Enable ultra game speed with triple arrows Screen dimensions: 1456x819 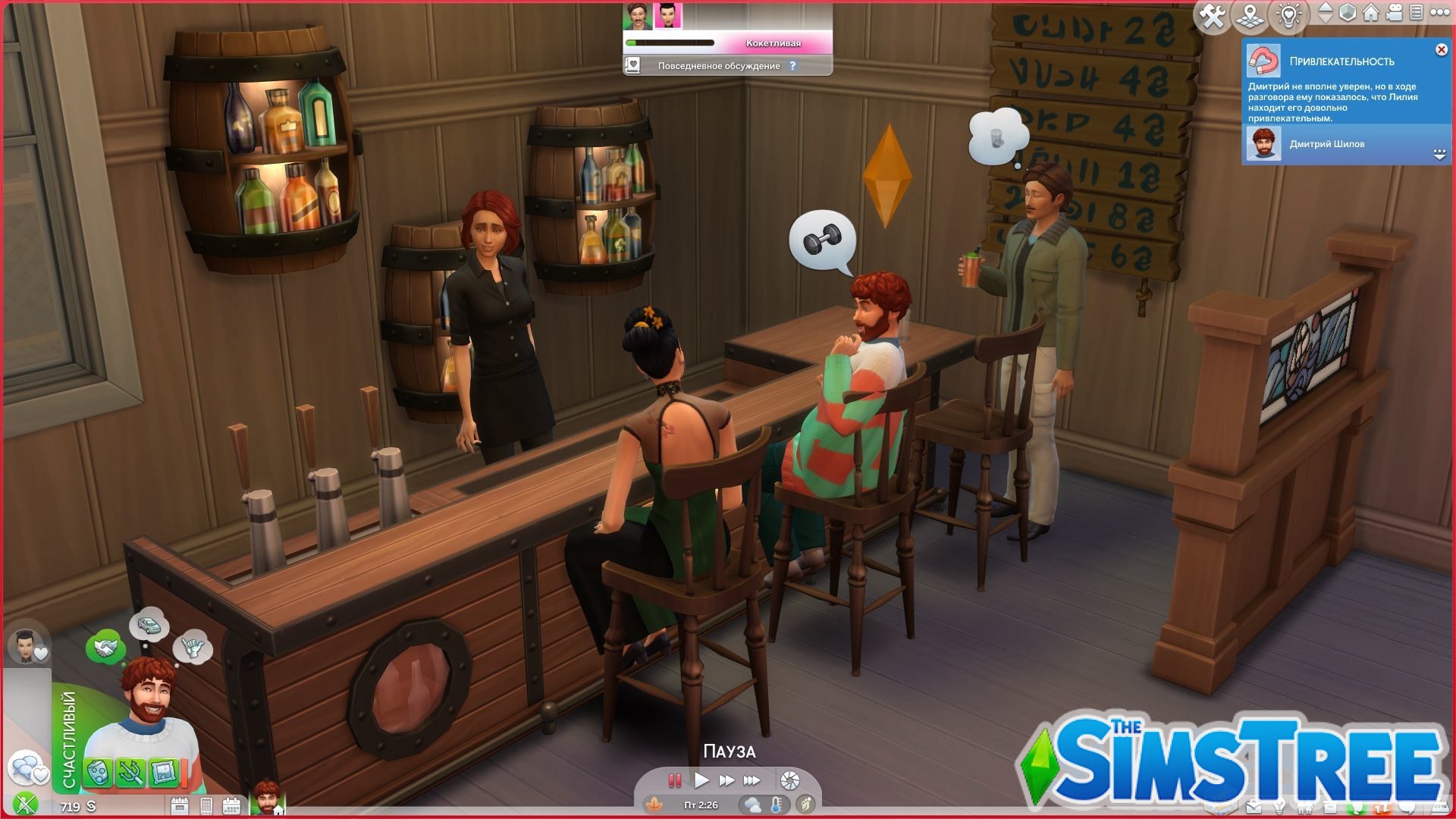point(751,780)
